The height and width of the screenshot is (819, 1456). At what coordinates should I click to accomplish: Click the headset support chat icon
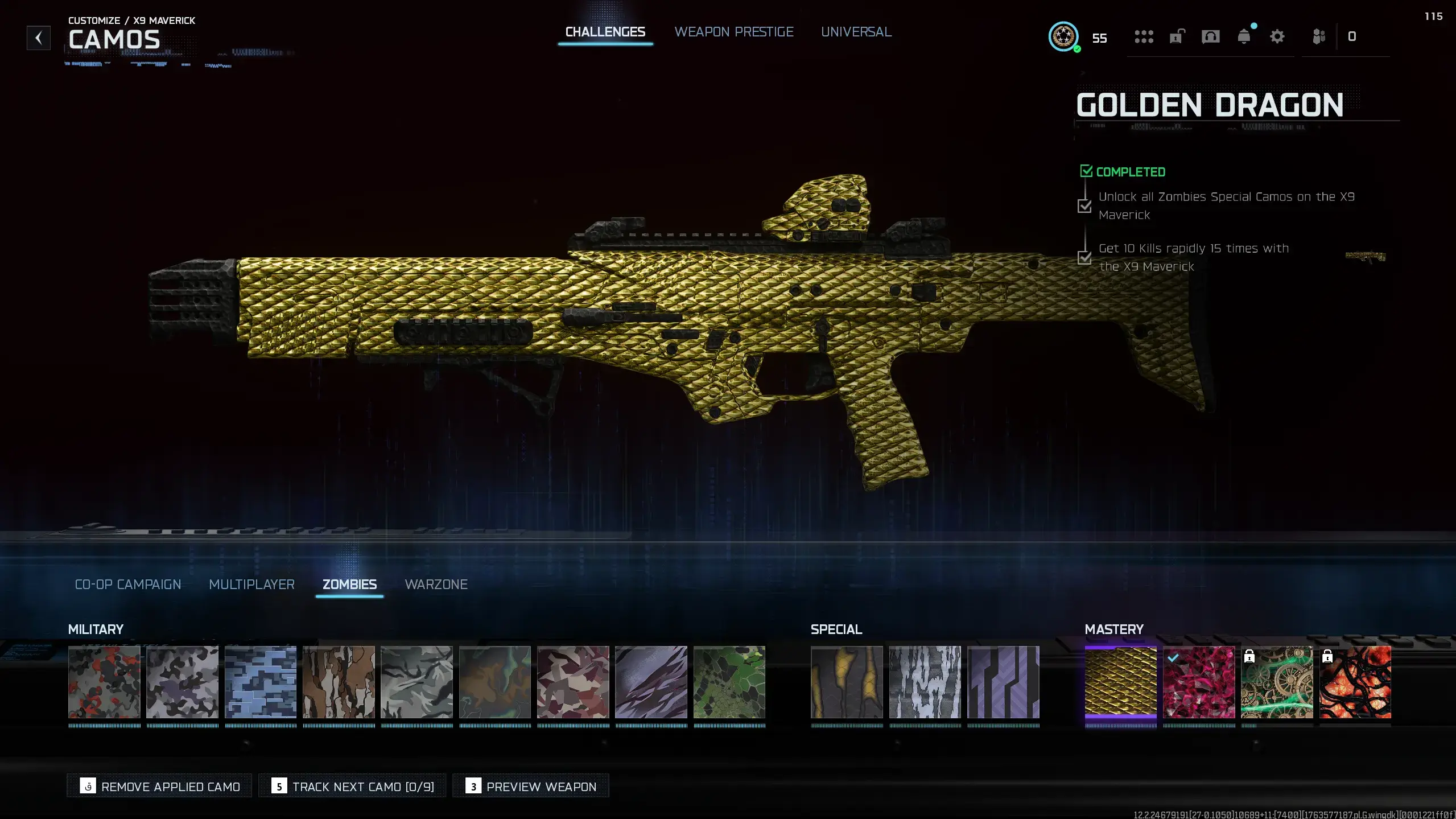1210,37
